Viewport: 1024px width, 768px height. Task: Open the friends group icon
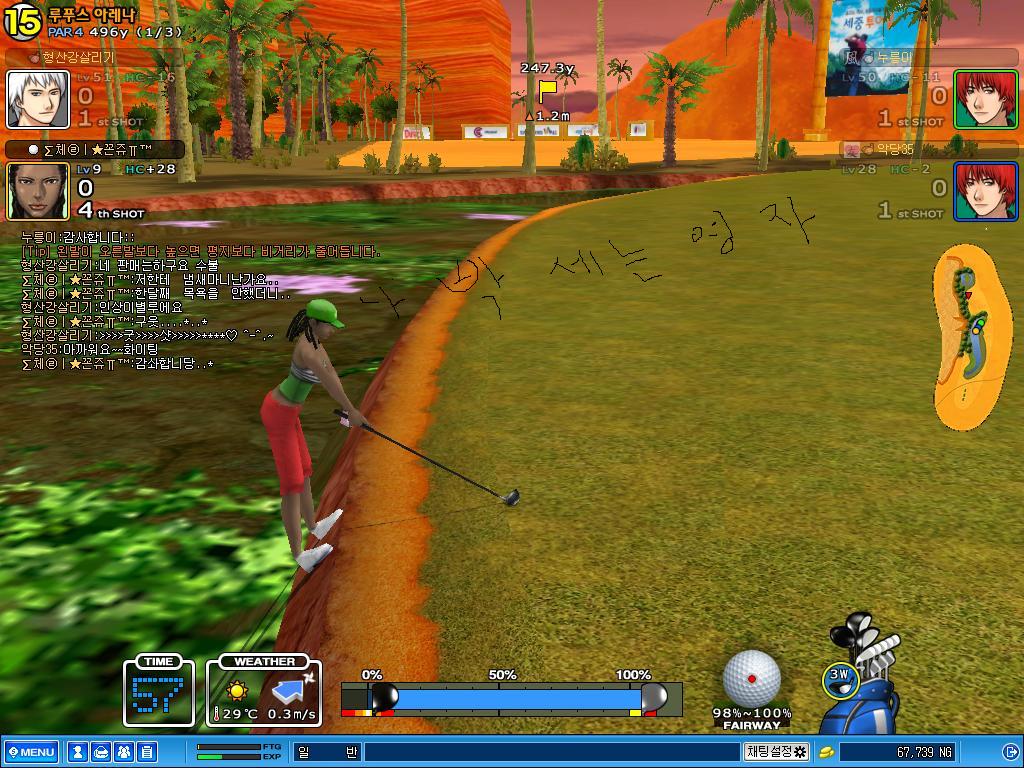pos(124,752)
